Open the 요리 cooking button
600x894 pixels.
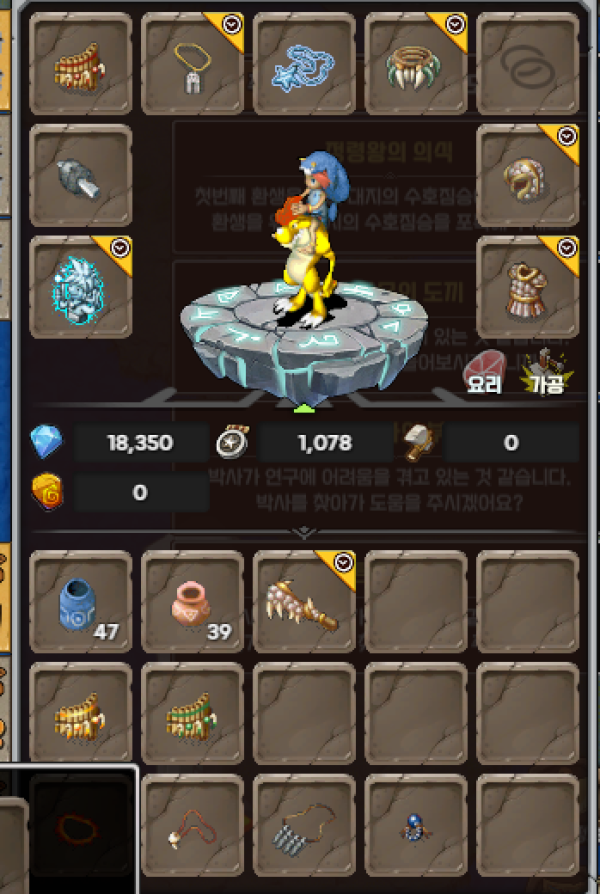484,368
